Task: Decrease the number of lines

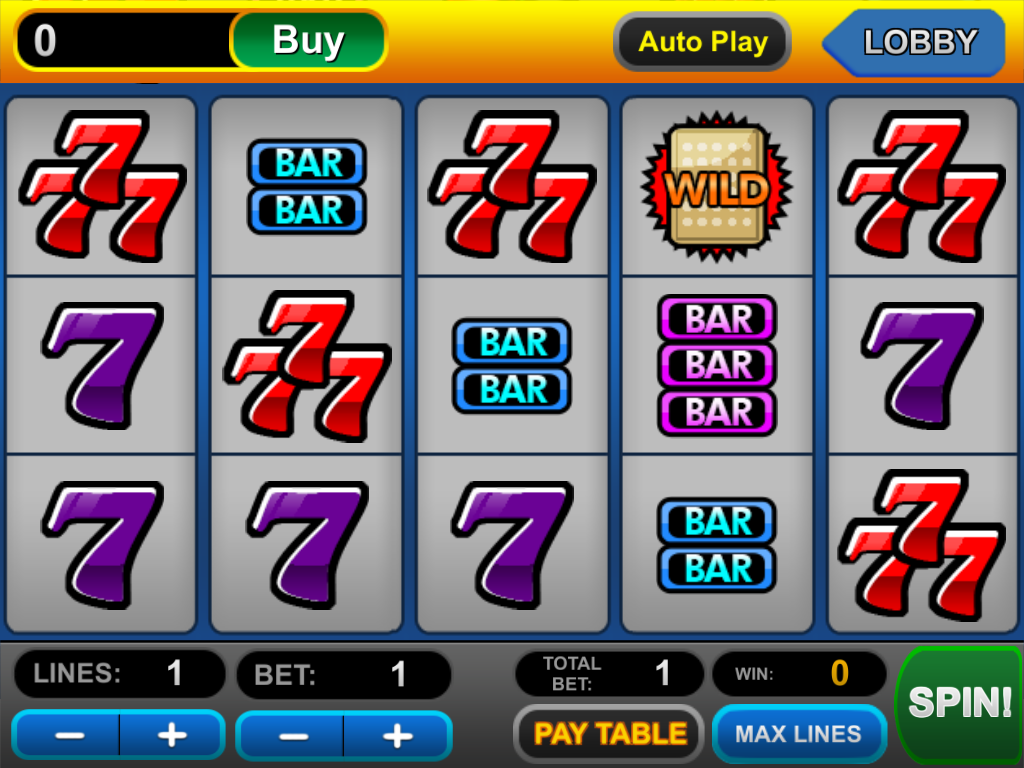Action: pos(68,735)
